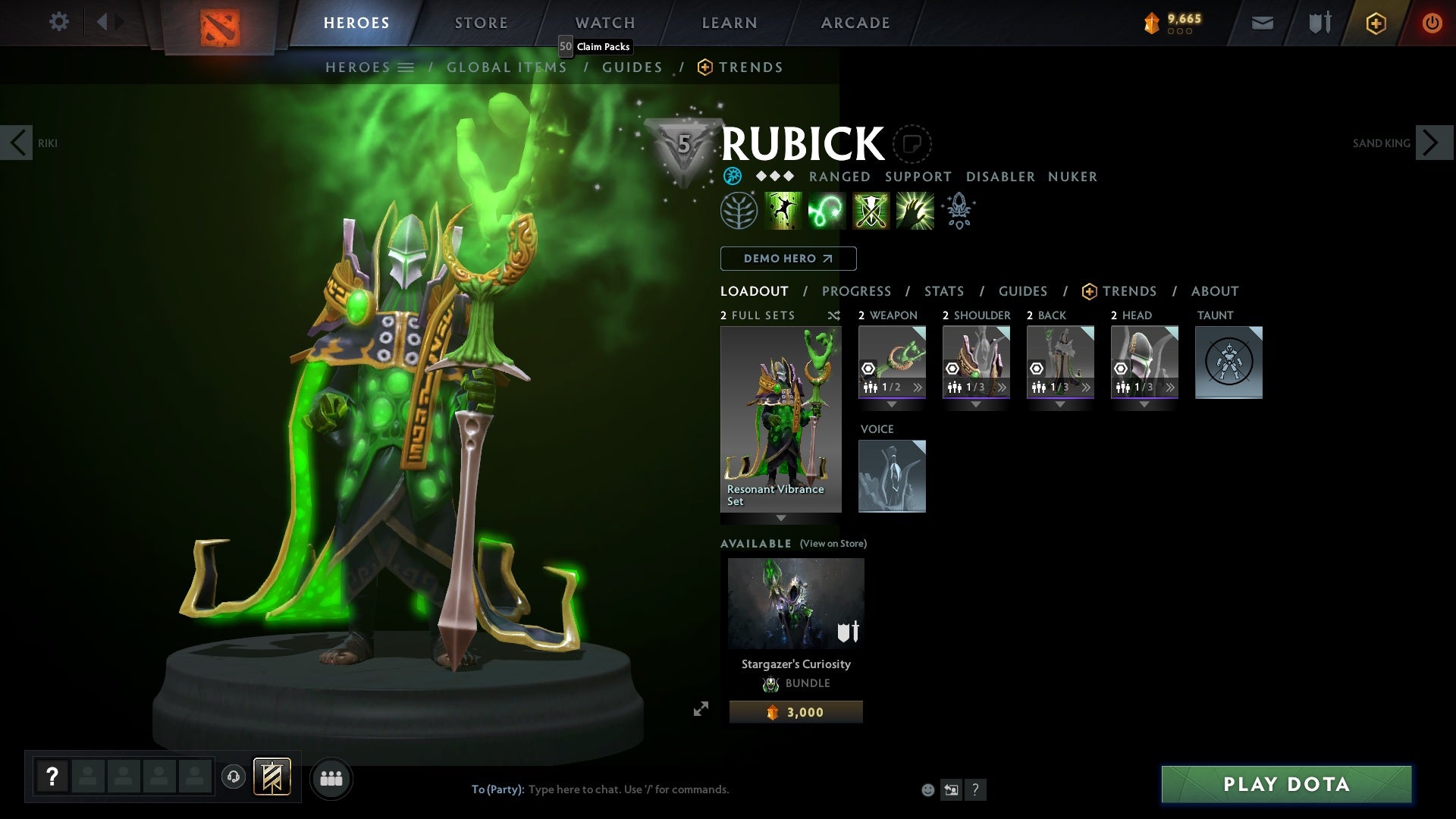This screenshot has height=819, width=1456.
Task: Expand the Weapon slot dropdown arrow
Action: pos(891,404)
